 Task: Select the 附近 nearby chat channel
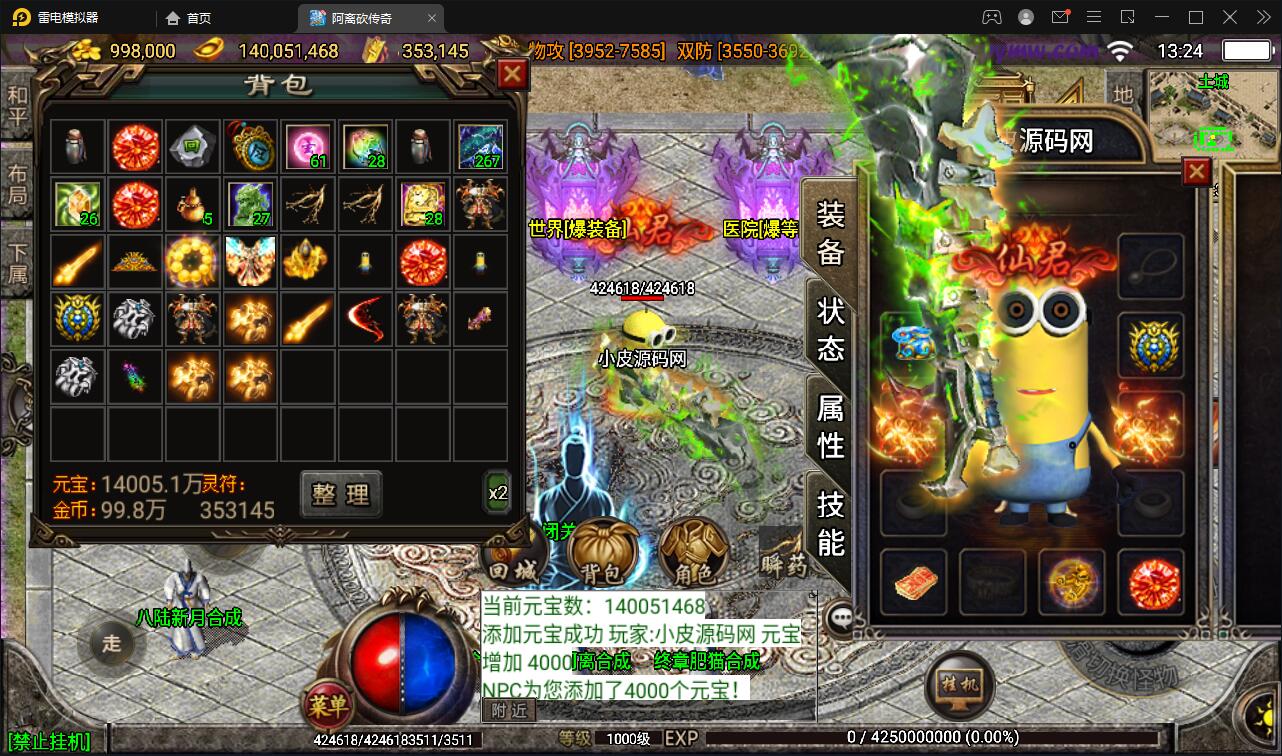click(510, 709)
